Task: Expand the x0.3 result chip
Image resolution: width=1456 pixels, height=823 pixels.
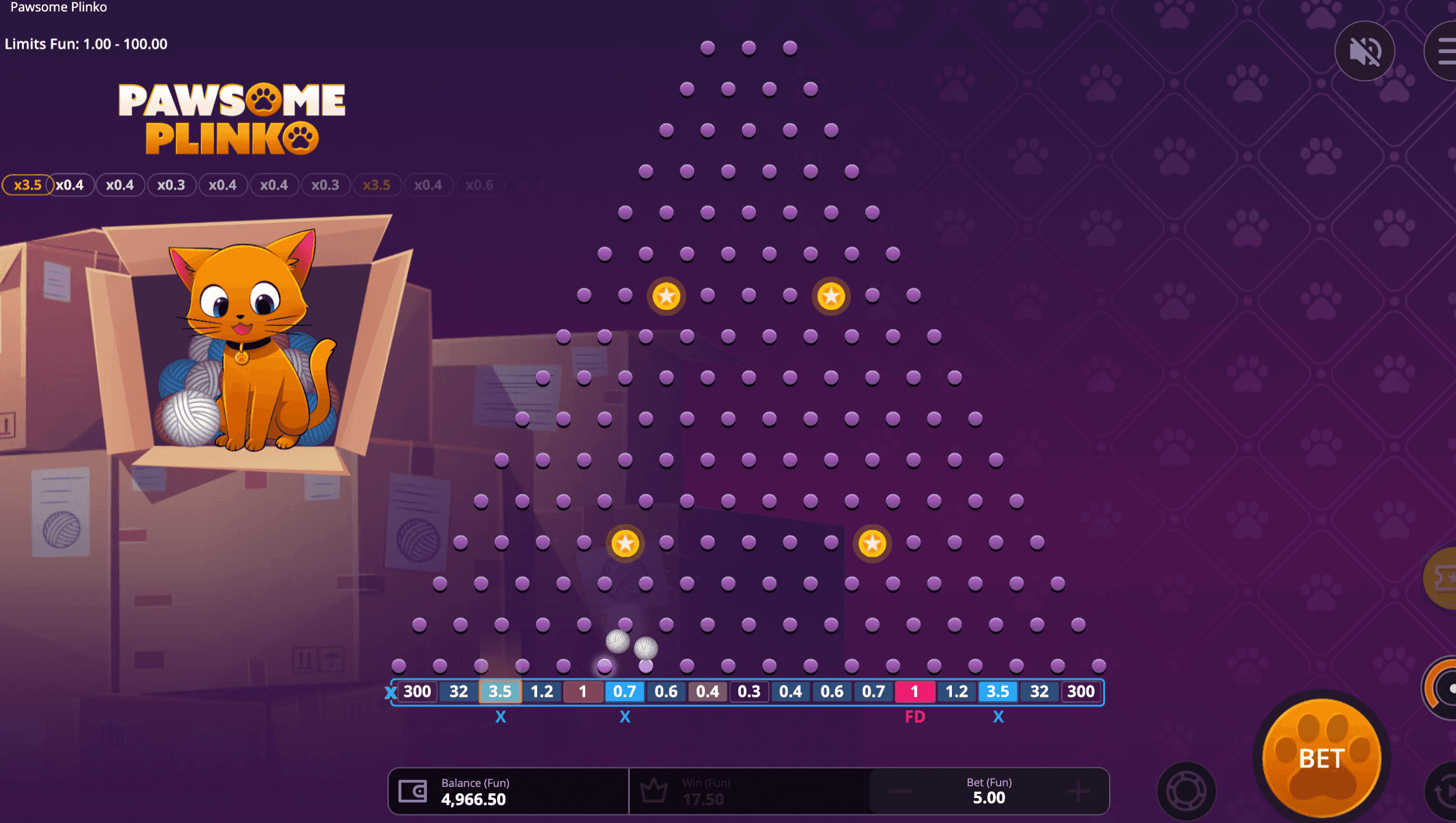Action: tap(172, 185)
